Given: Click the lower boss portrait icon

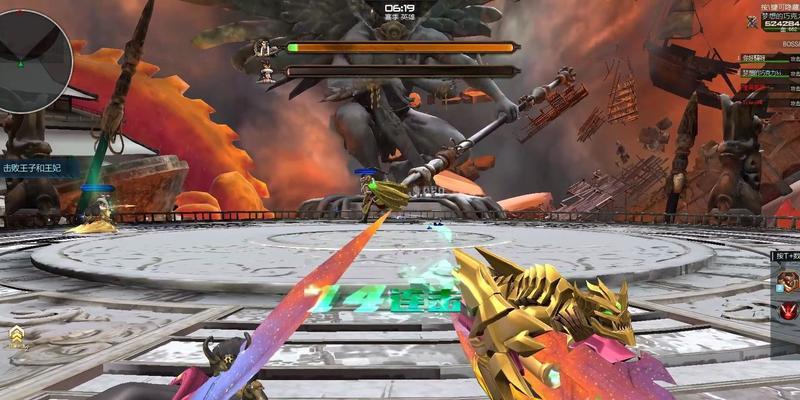Looking at the screenshot, I should tap(266, 72).
